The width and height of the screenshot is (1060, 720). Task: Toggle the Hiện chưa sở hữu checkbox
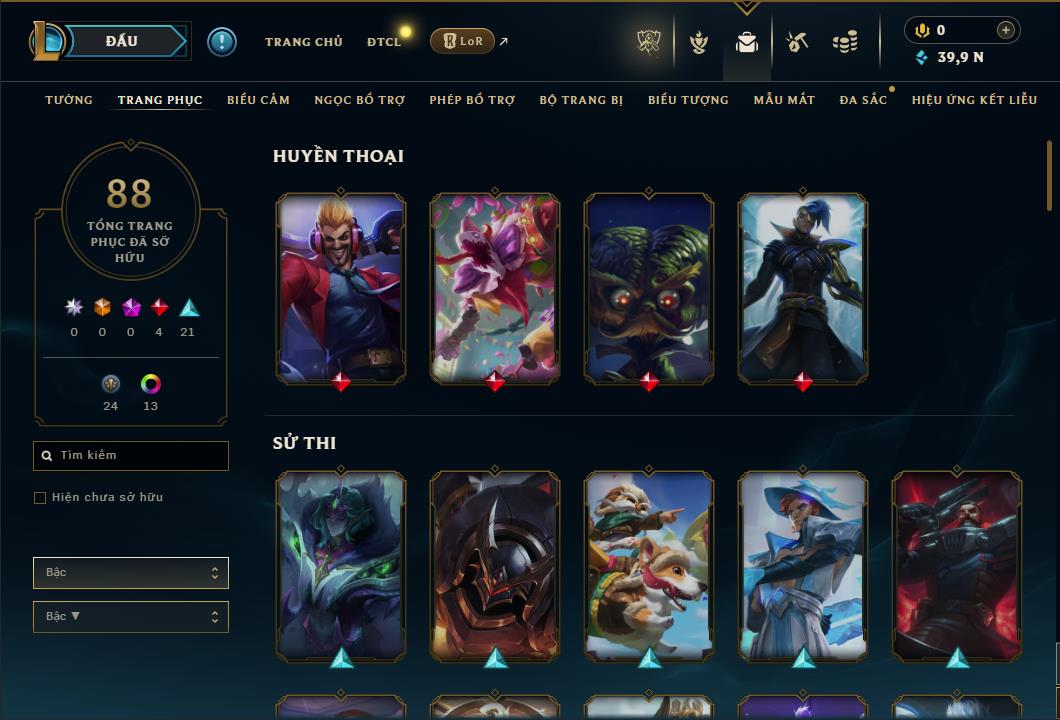coord(40,498)
